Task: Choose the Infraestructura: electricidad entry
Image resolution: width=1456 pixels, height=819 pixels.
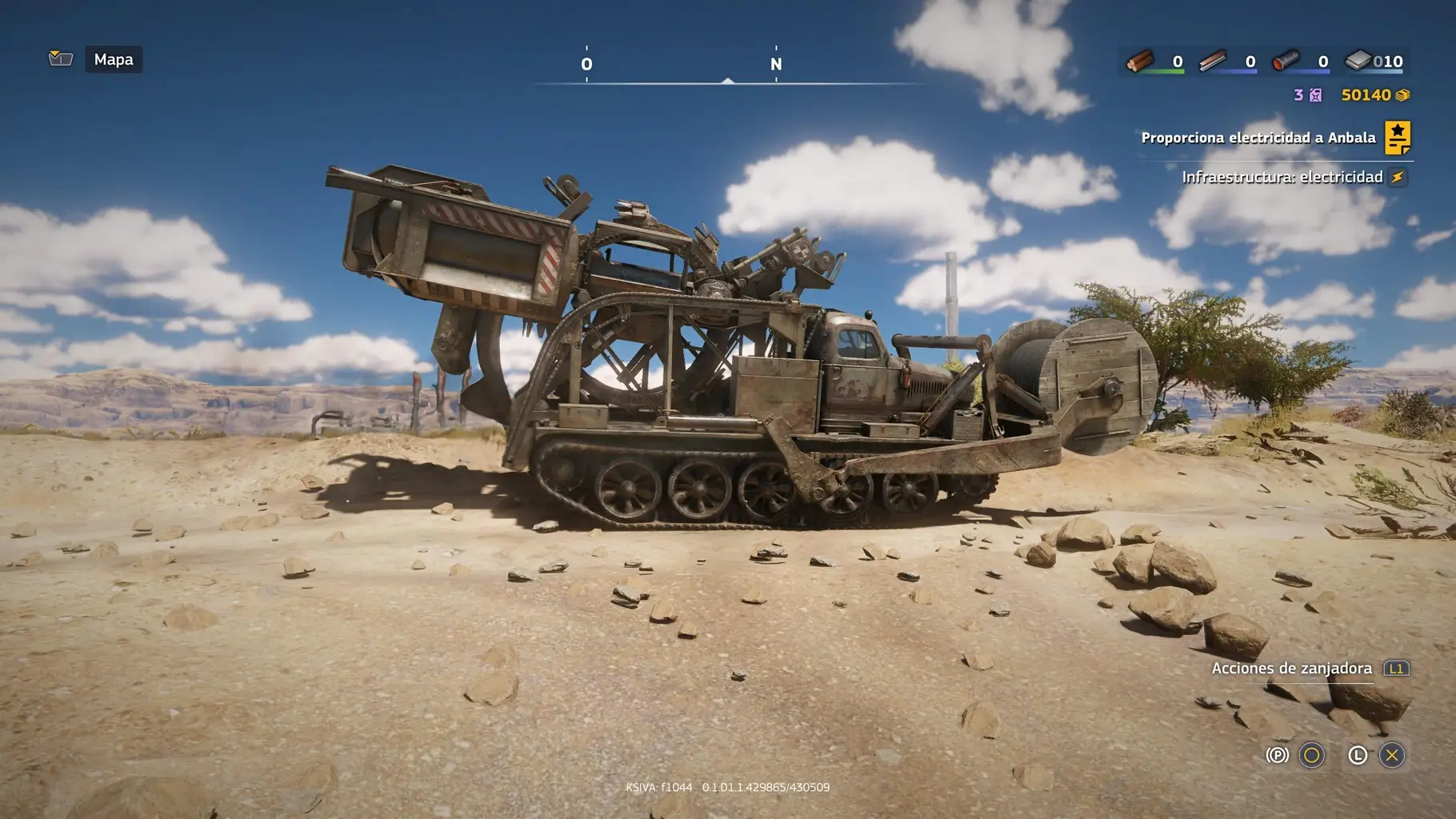Action: 1282,177
